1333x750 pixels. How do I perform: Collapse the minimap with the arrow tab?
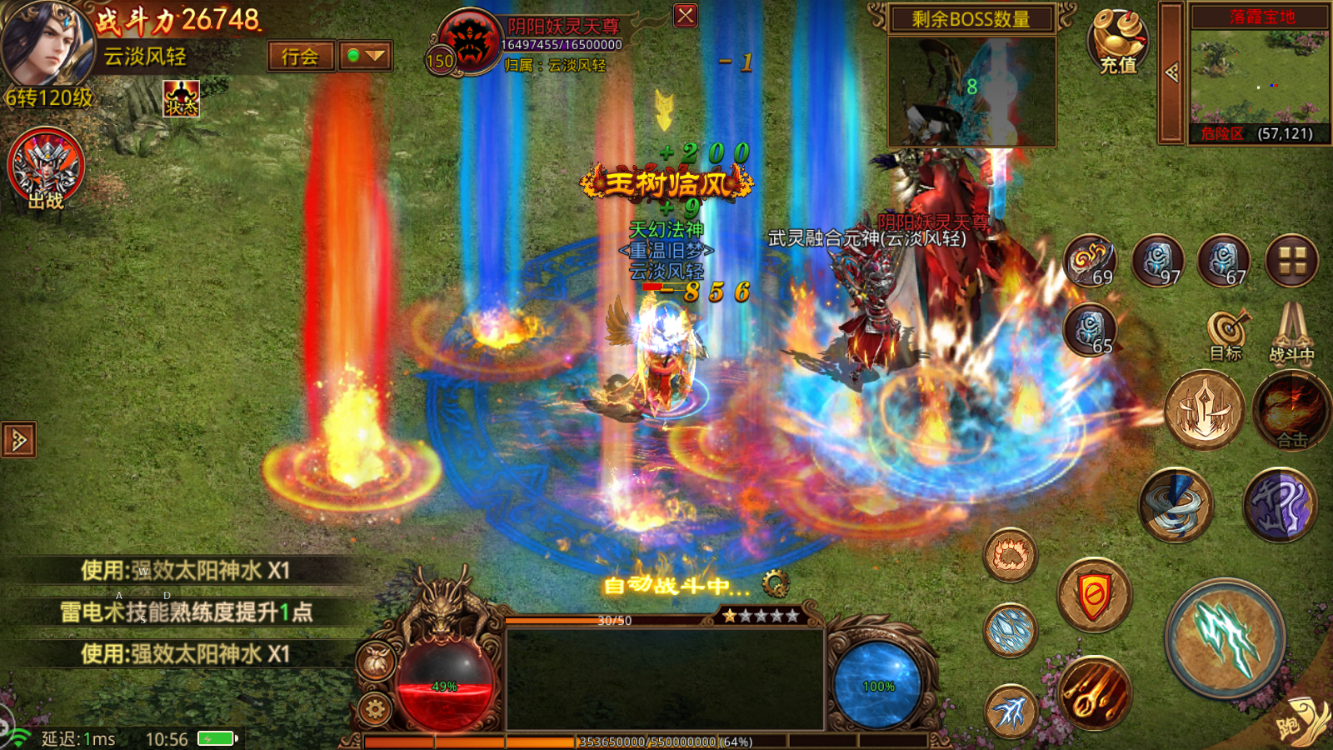point(1171,73)
